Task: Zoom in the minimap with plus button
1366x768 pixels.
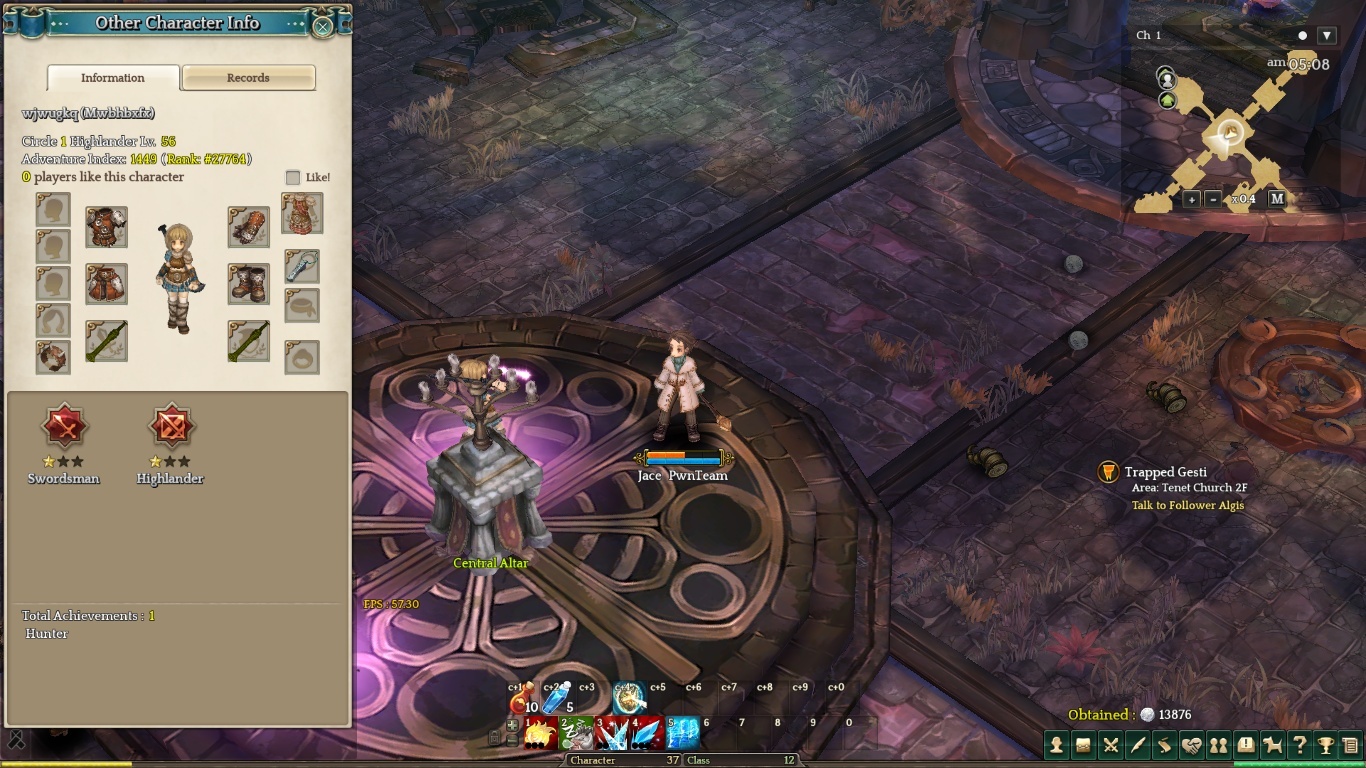Action: tap(1191, 199)
